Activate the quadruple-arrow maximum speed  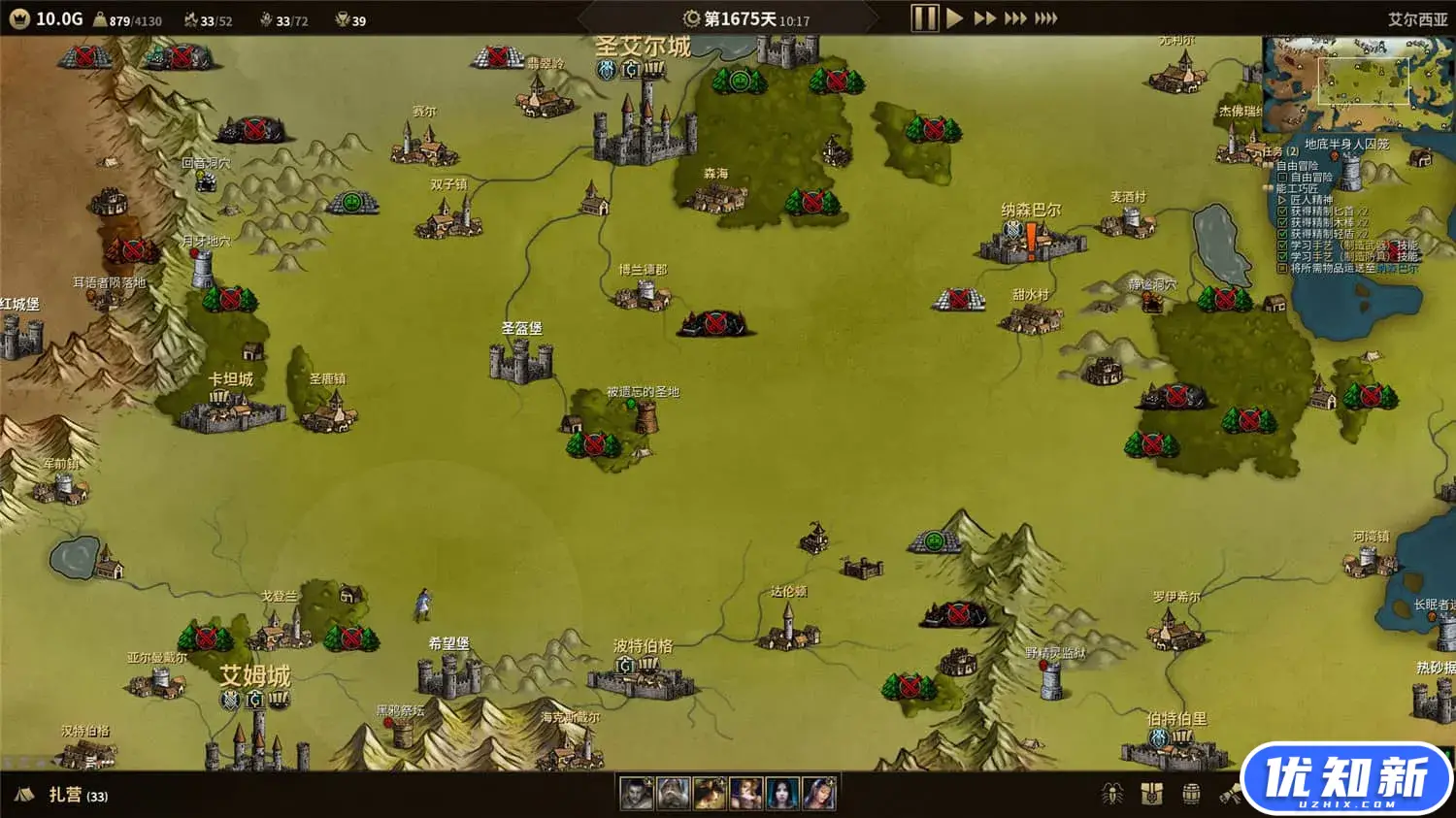(x=1045, y=18)
